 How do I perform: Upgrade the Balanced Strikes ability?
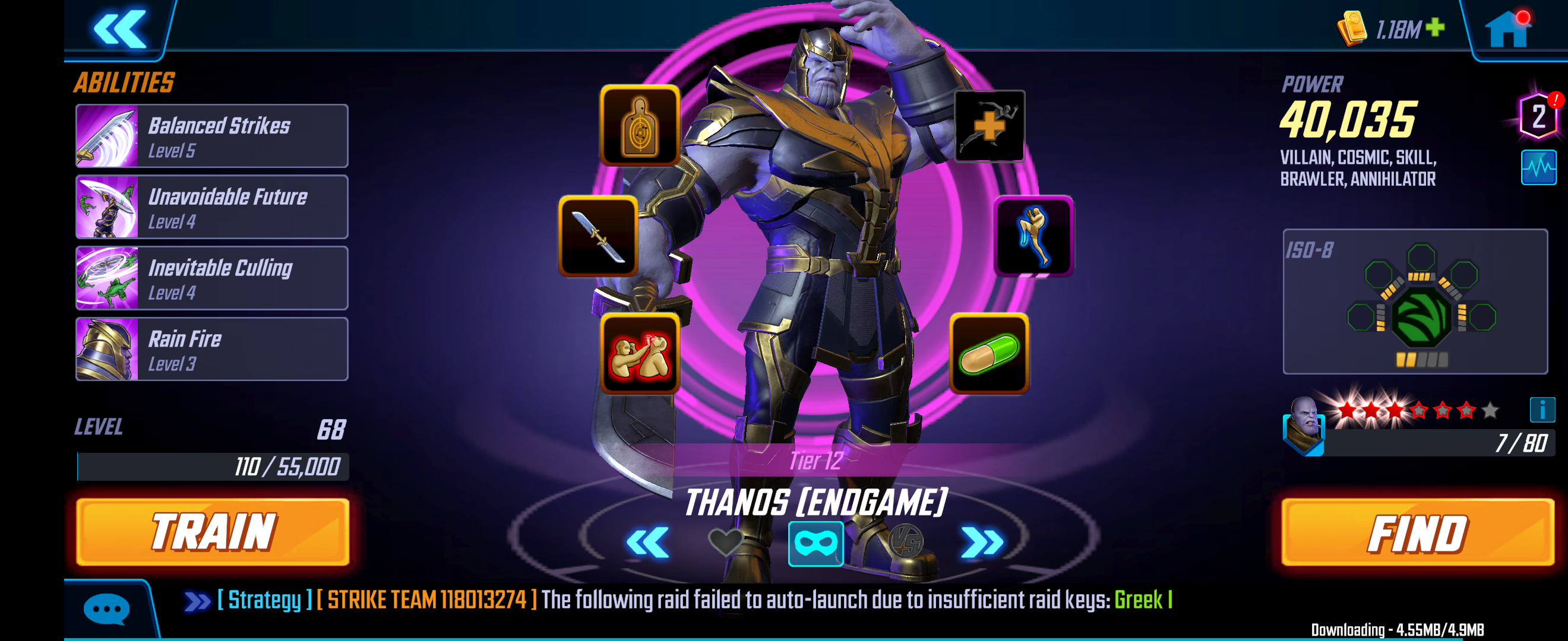pos(211,136)
